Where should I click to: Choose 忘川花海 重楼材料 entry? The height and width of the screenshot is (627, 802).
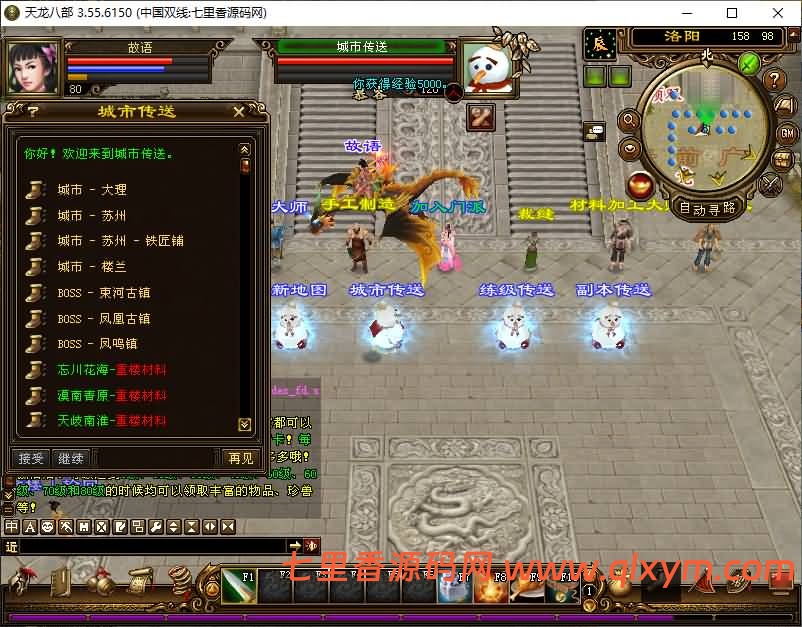(x=111, y=370)
